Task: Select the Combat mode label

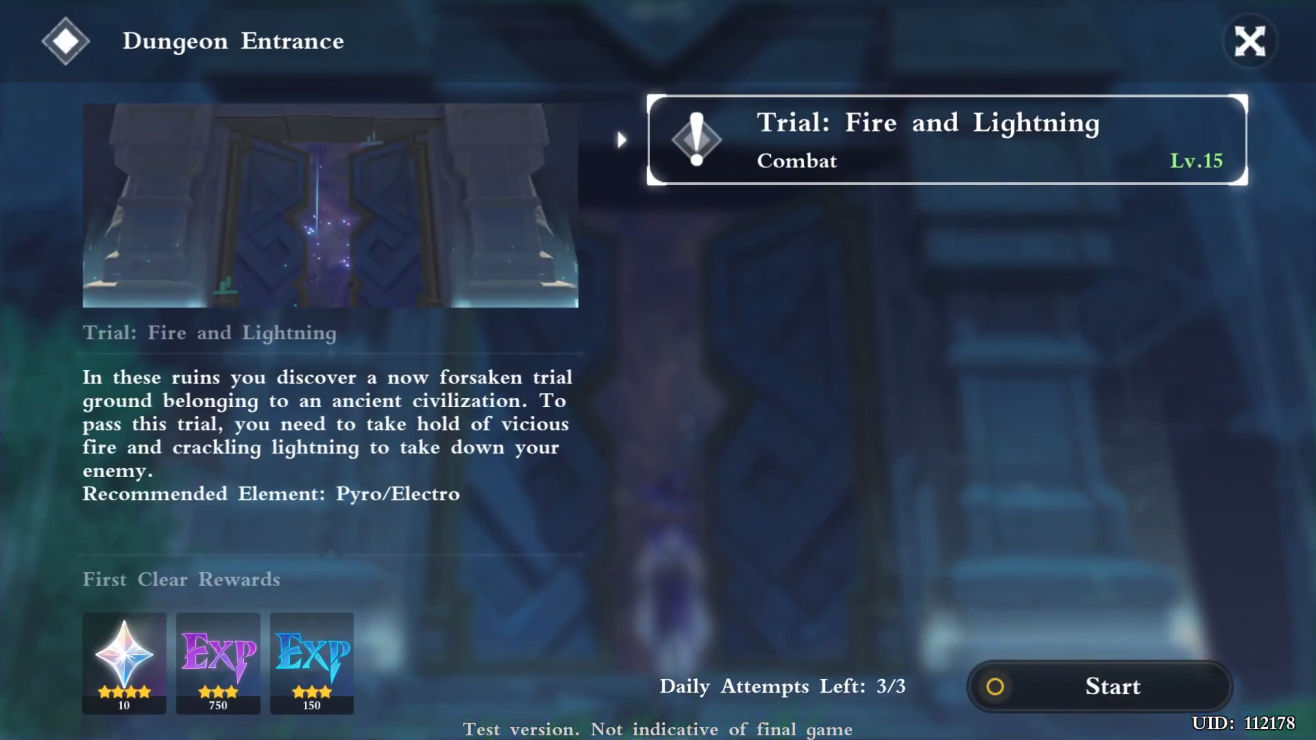Action: (797, 161)
